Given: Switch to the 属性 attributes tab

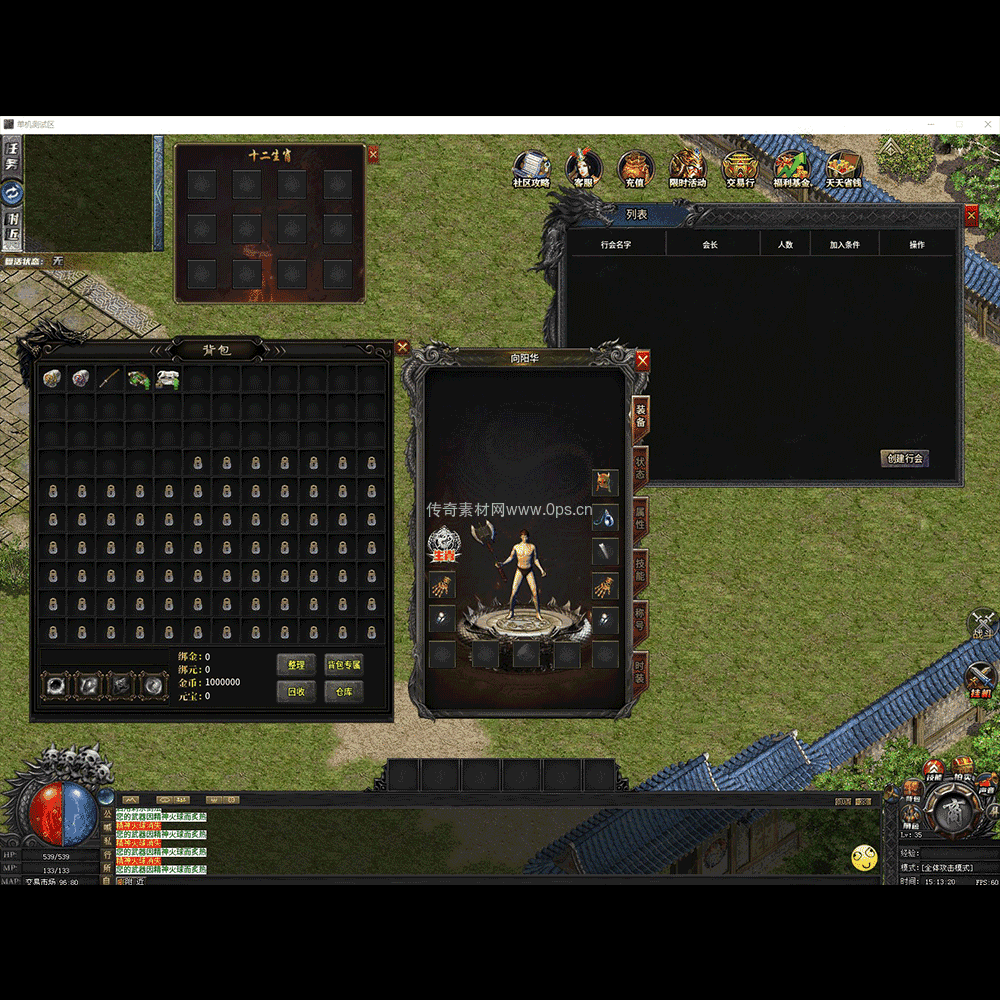Looking at the screenshot, I should 640,518.
